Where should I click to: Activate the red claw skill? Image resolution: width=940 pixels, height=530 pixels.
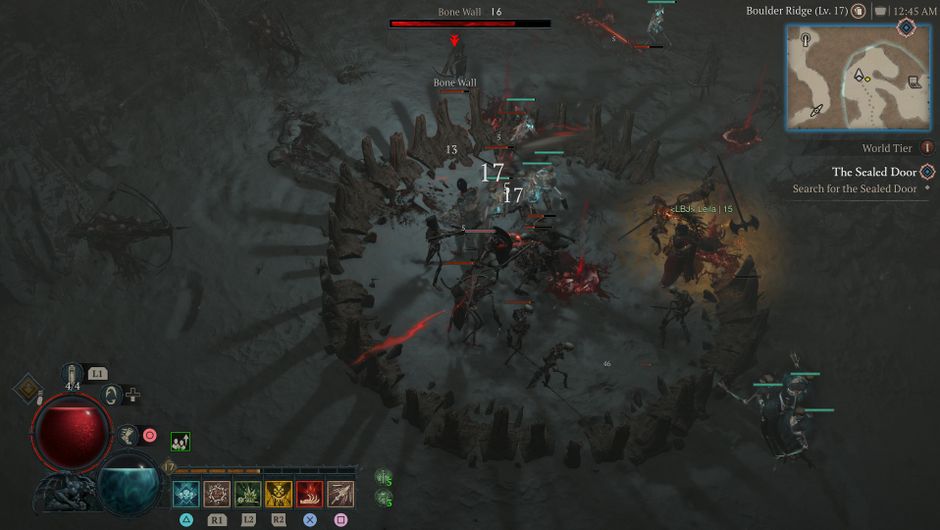point(310,493)
